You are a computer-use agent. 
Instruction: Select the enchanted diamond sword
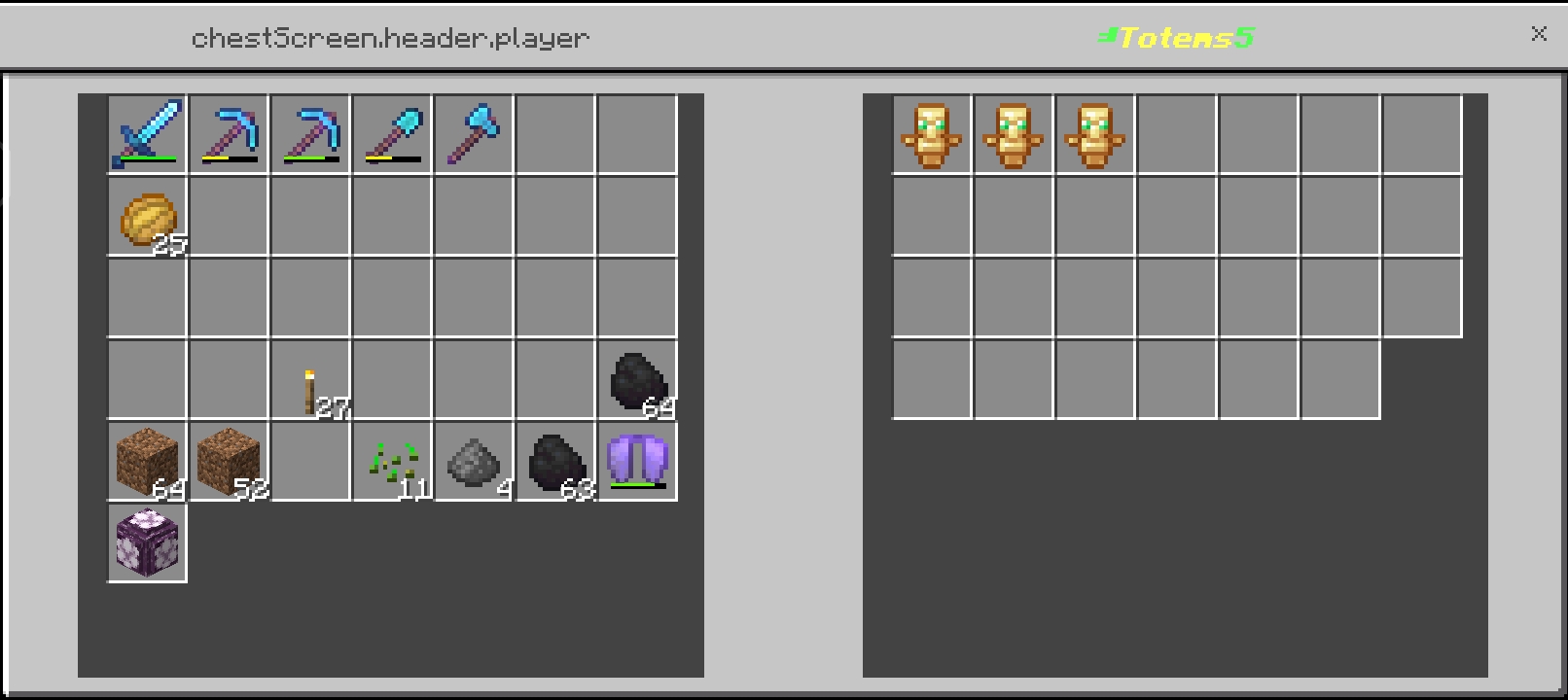(x=147, y=133)
